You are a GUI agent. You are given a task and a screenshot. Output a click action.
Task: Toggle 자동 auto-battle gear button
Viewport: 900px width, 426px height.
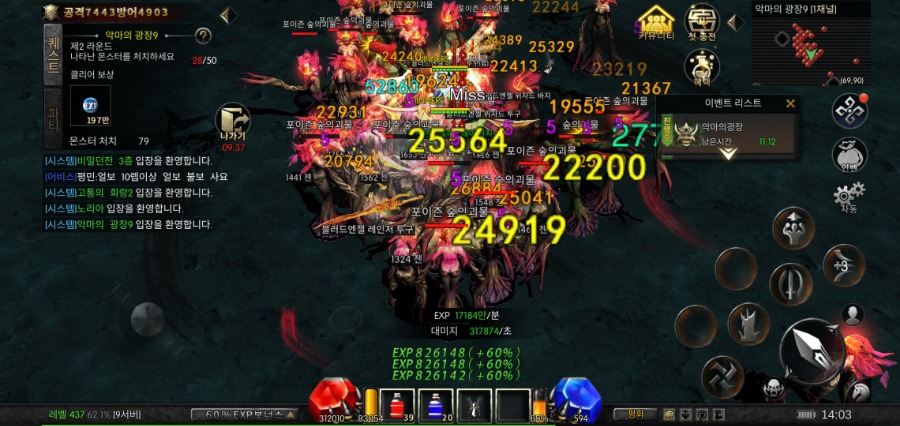pos(848,197)
